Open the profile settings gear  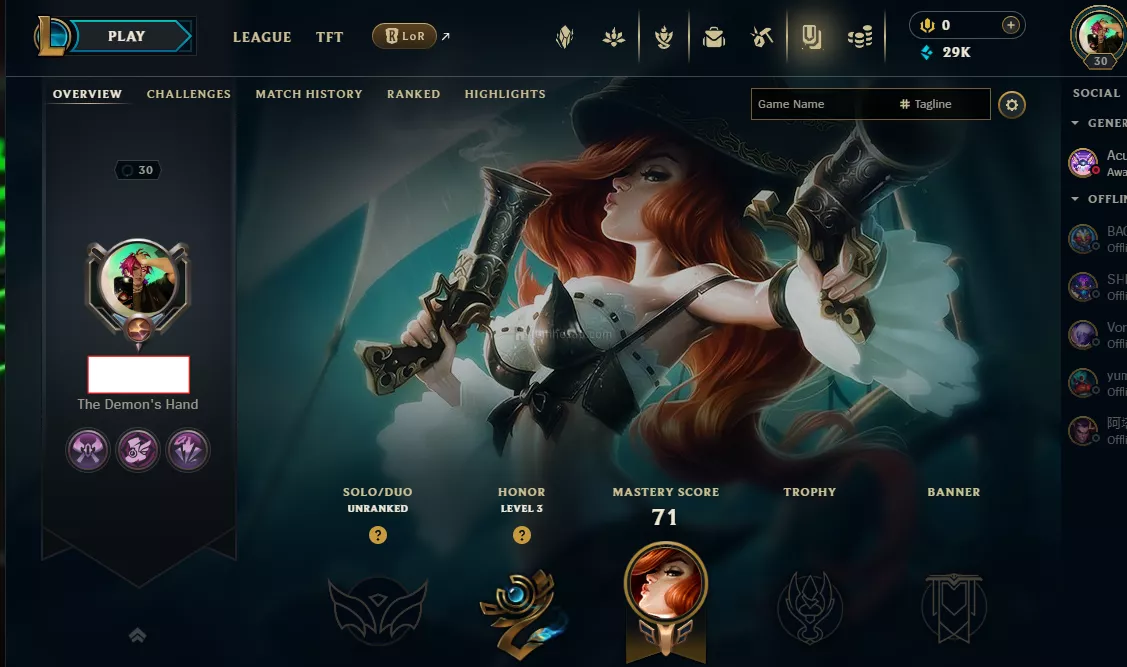coord(1012,104)
